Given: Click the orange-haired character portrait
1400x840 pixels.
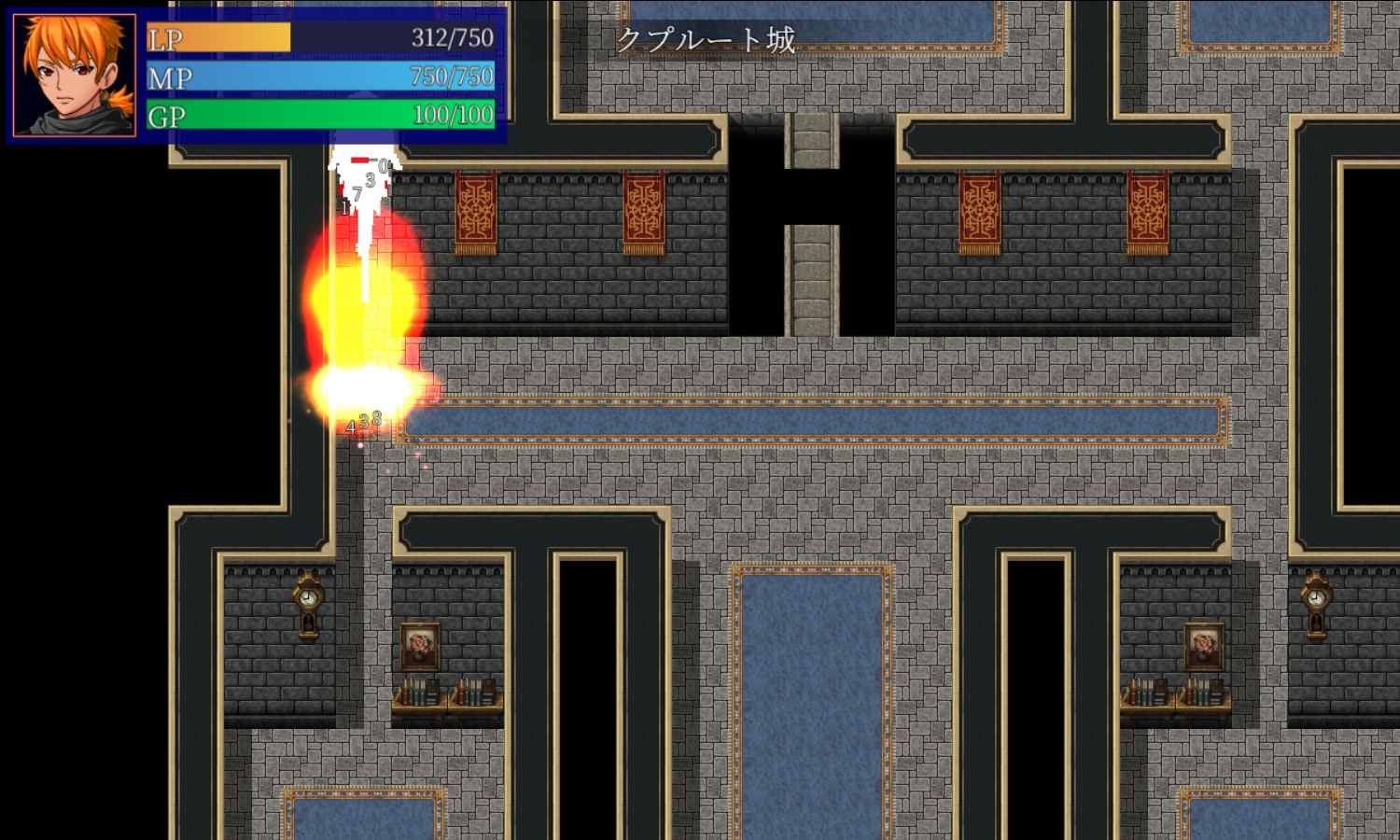Looking at the screenshot, I should click(75, 75).
